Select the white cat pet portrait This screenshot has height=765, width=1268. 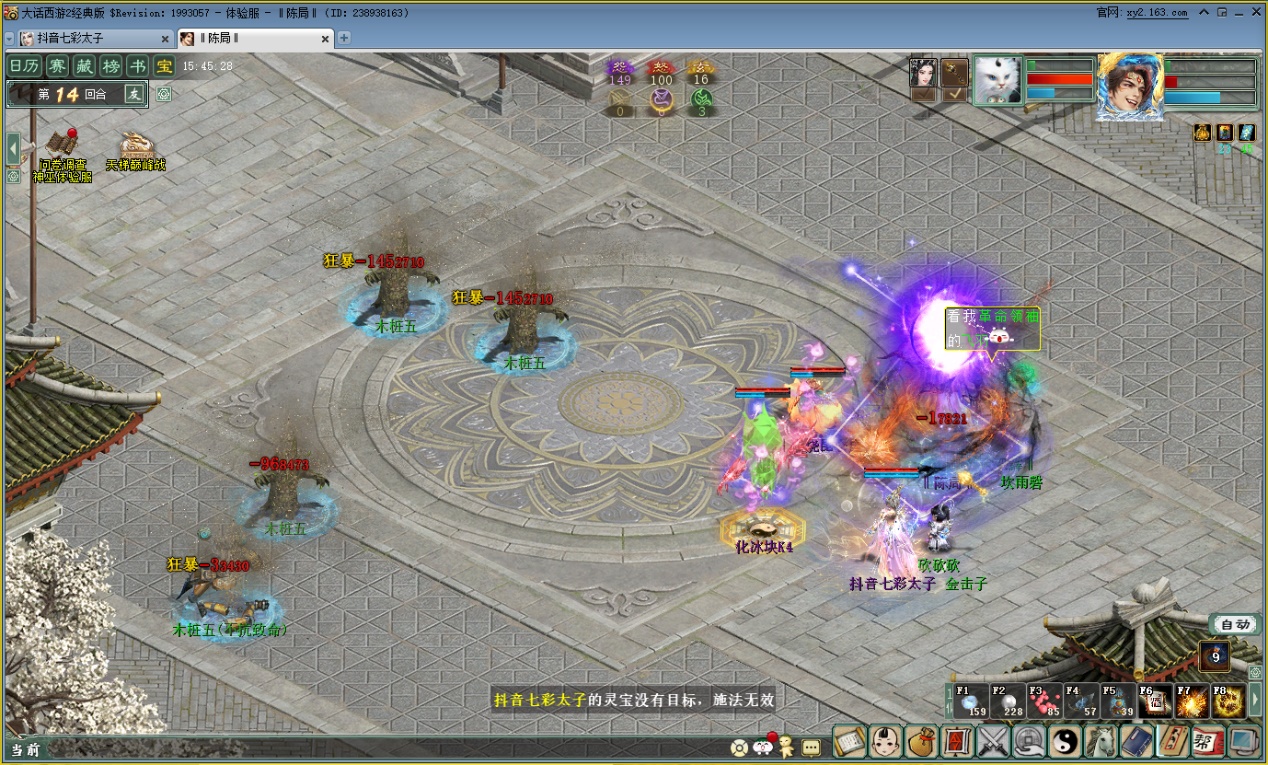pos(997,79)
